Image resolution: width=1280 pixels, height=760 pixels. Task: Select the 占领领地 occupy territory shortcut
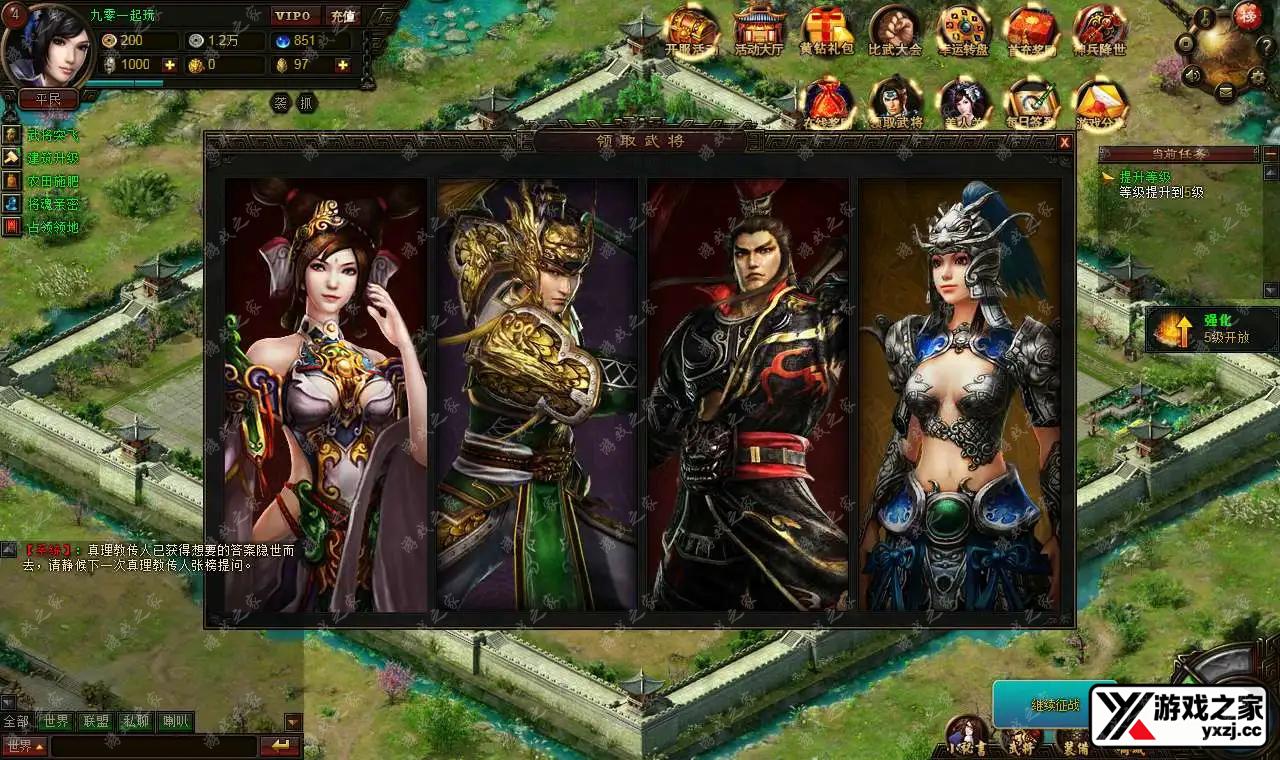coord(52,227)
